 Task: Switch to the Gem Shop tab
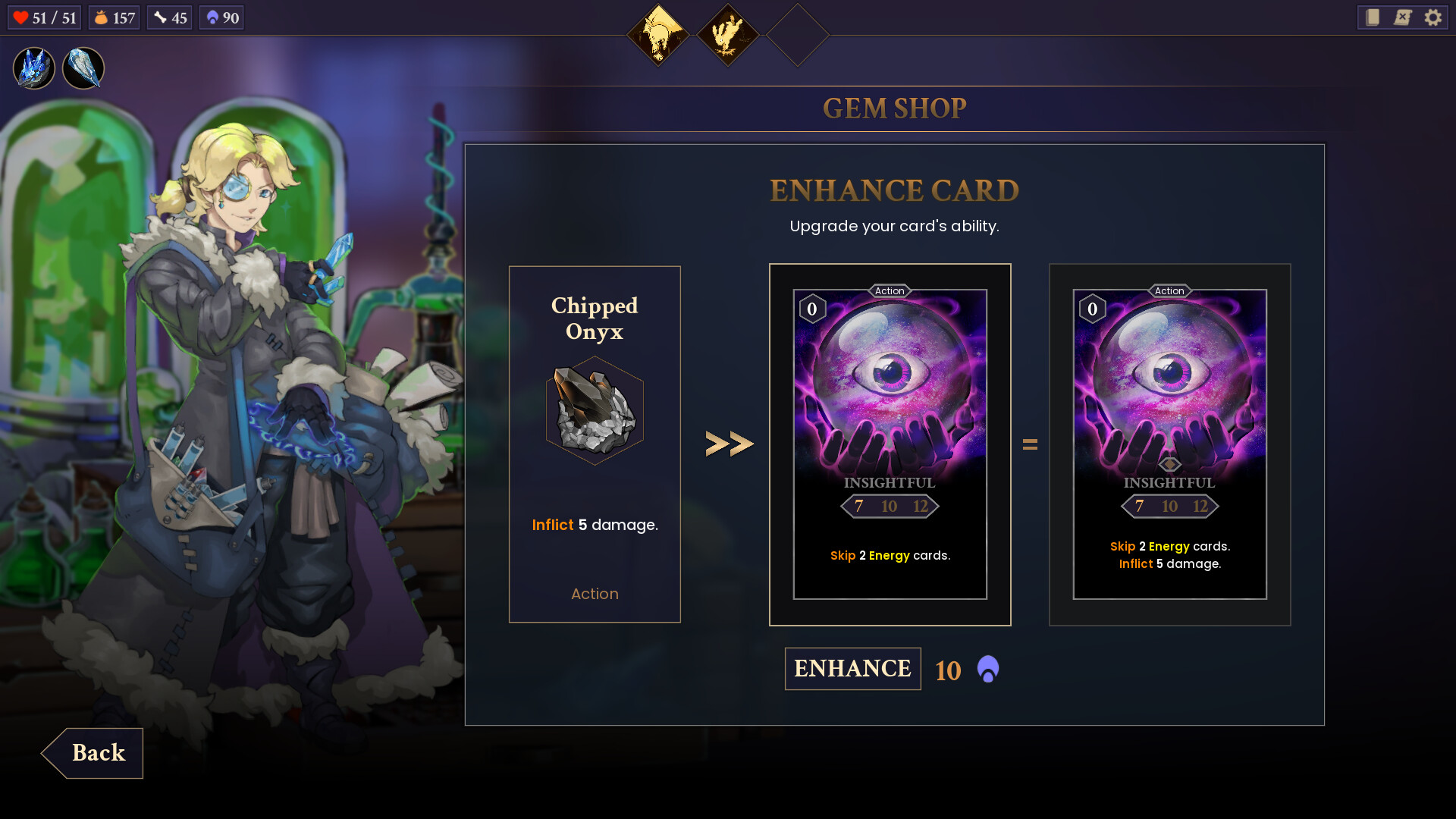coord(895,108)
